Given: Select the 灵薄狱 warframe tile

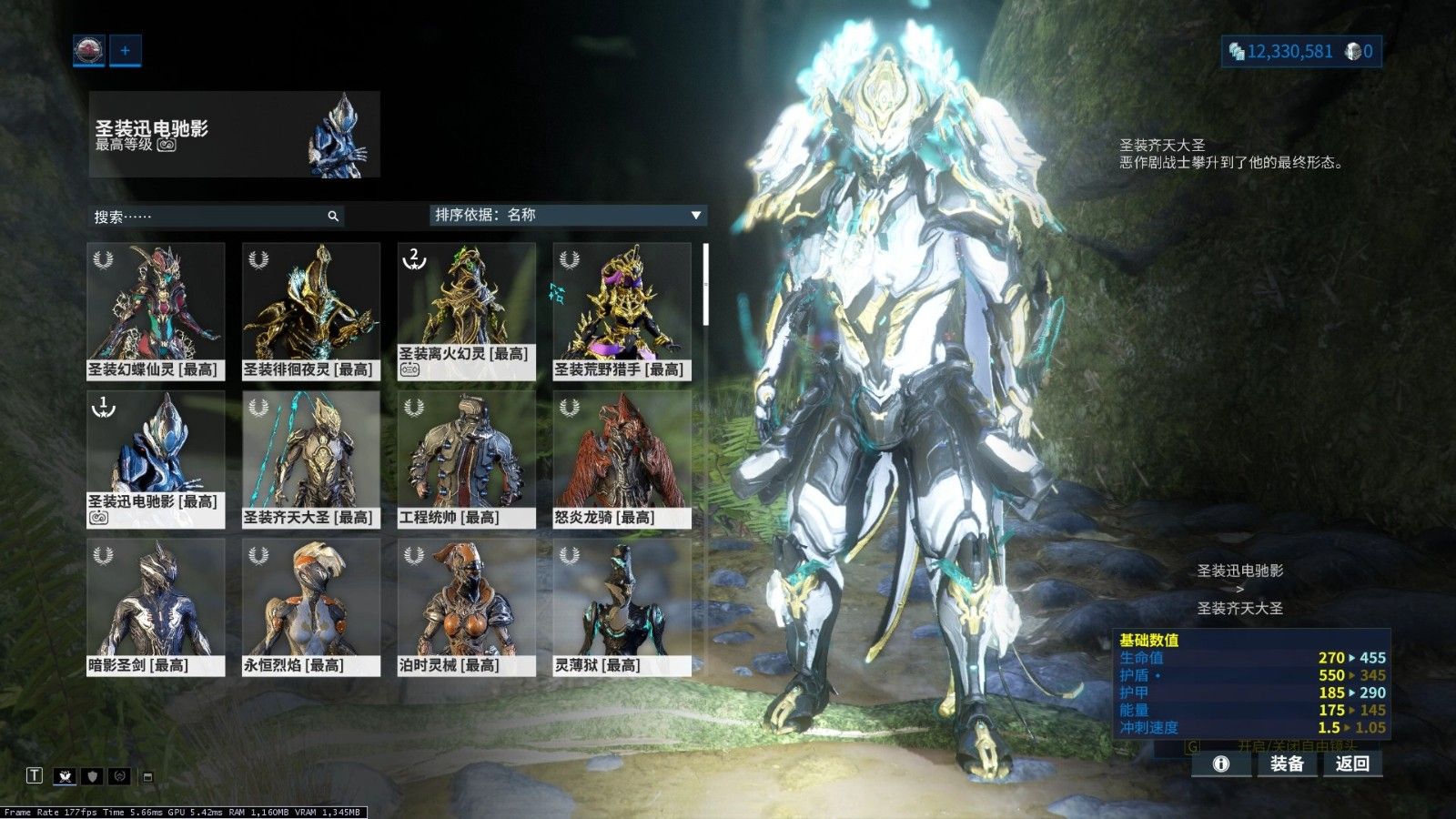Looking at the screenshot, I should (622, 607).
